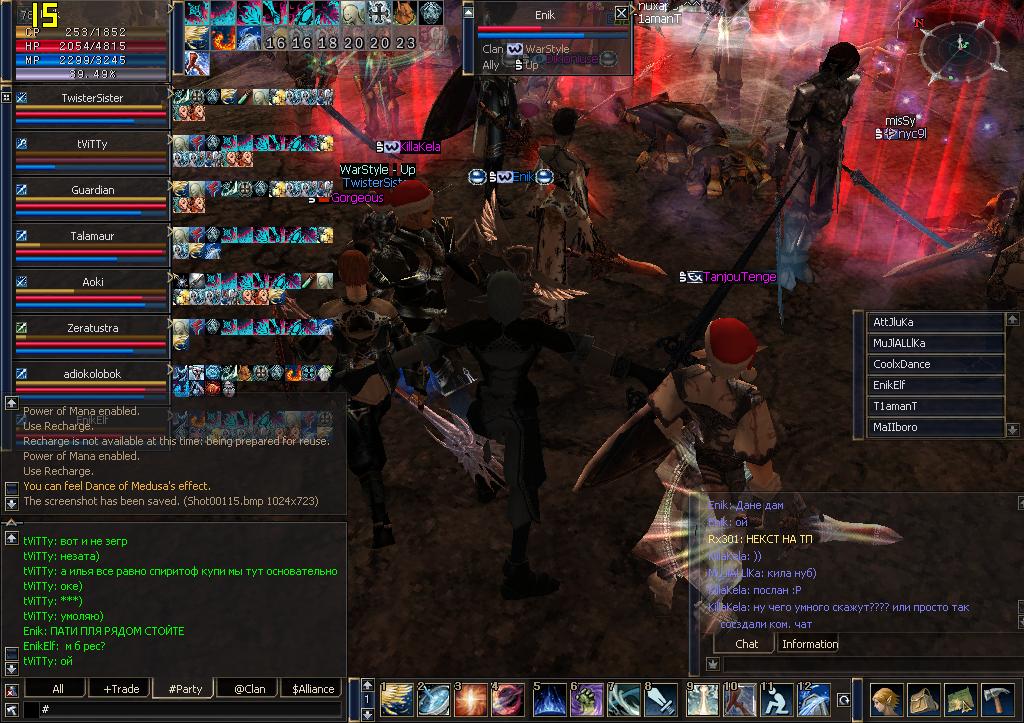This screenshot has width=1024, height=723.
Task: Close the Enik target window
Action: coord(621,13)
